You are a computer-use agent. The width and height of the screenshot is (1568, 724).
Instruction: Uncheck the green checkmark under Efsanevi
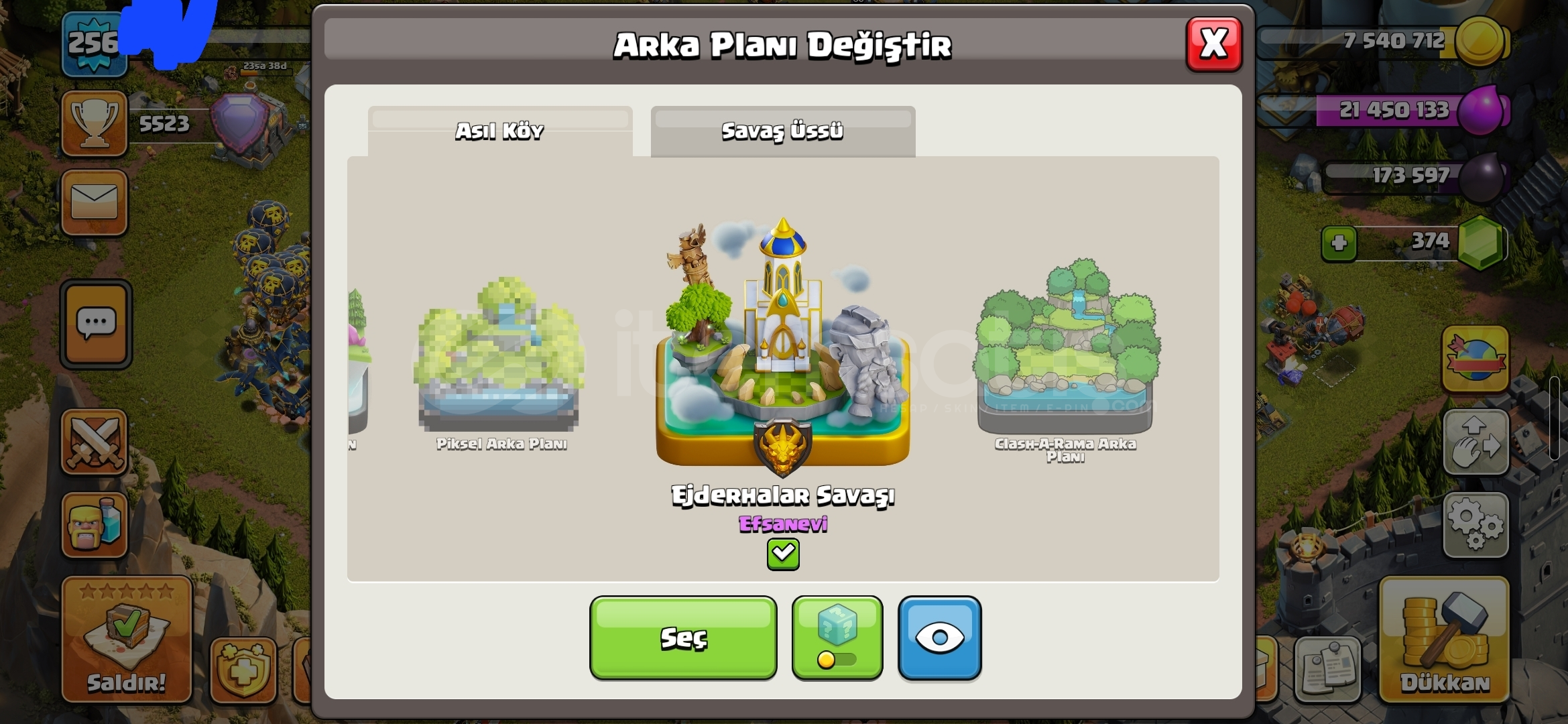782,554
